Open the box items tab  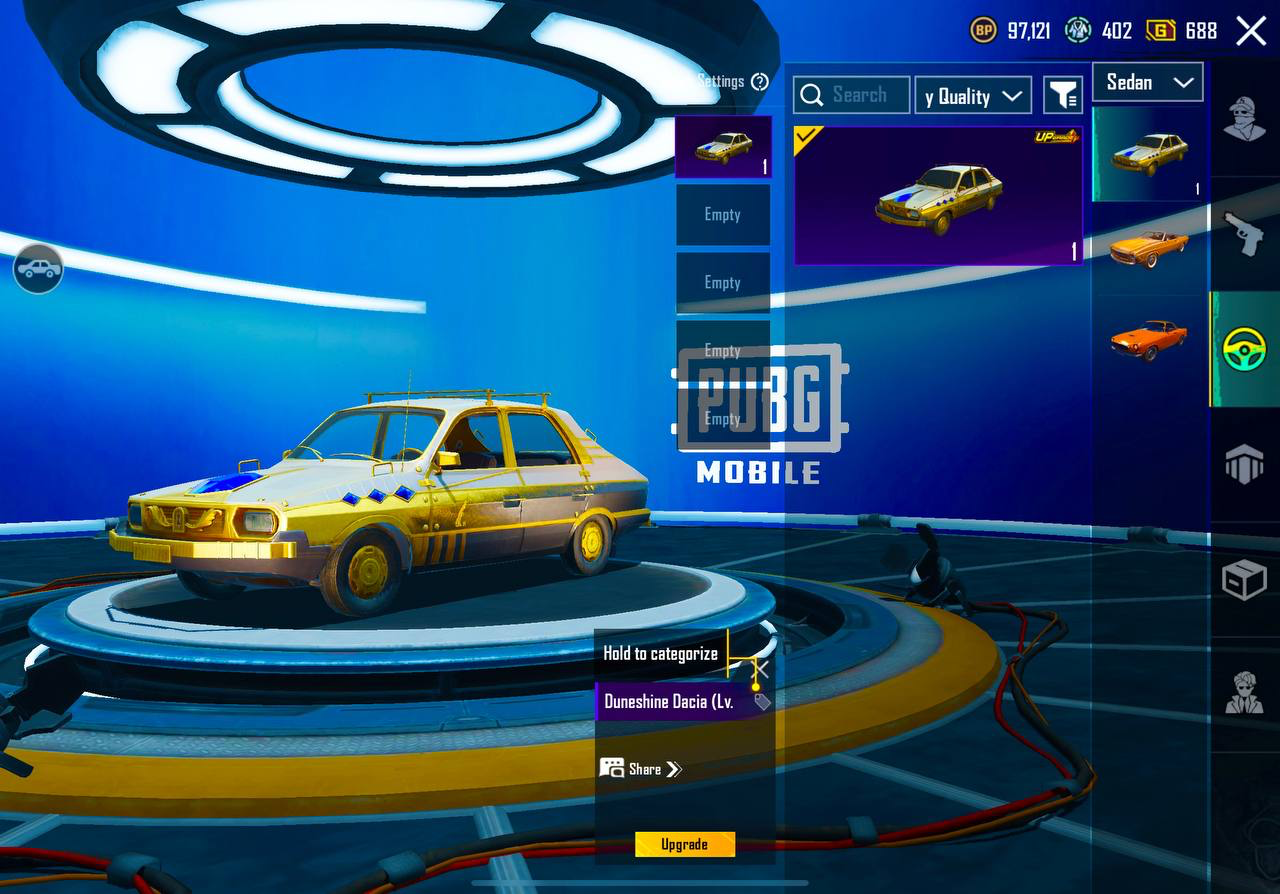click(1245, 580)
